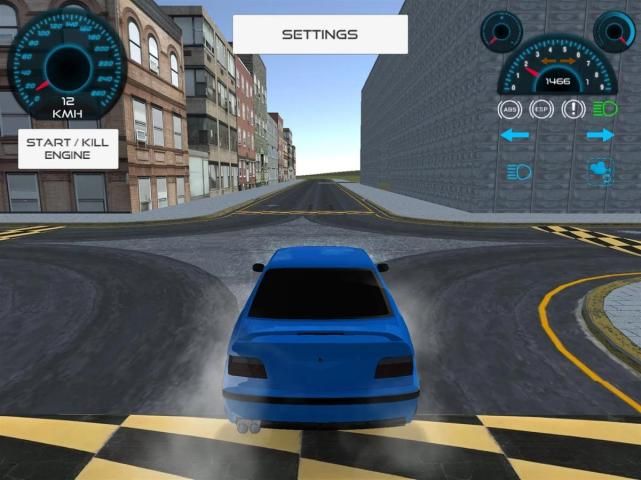This screenshot has width=641, height=480.
Task: Toggle the ABS indicator
Action: [x=511, y=109]
